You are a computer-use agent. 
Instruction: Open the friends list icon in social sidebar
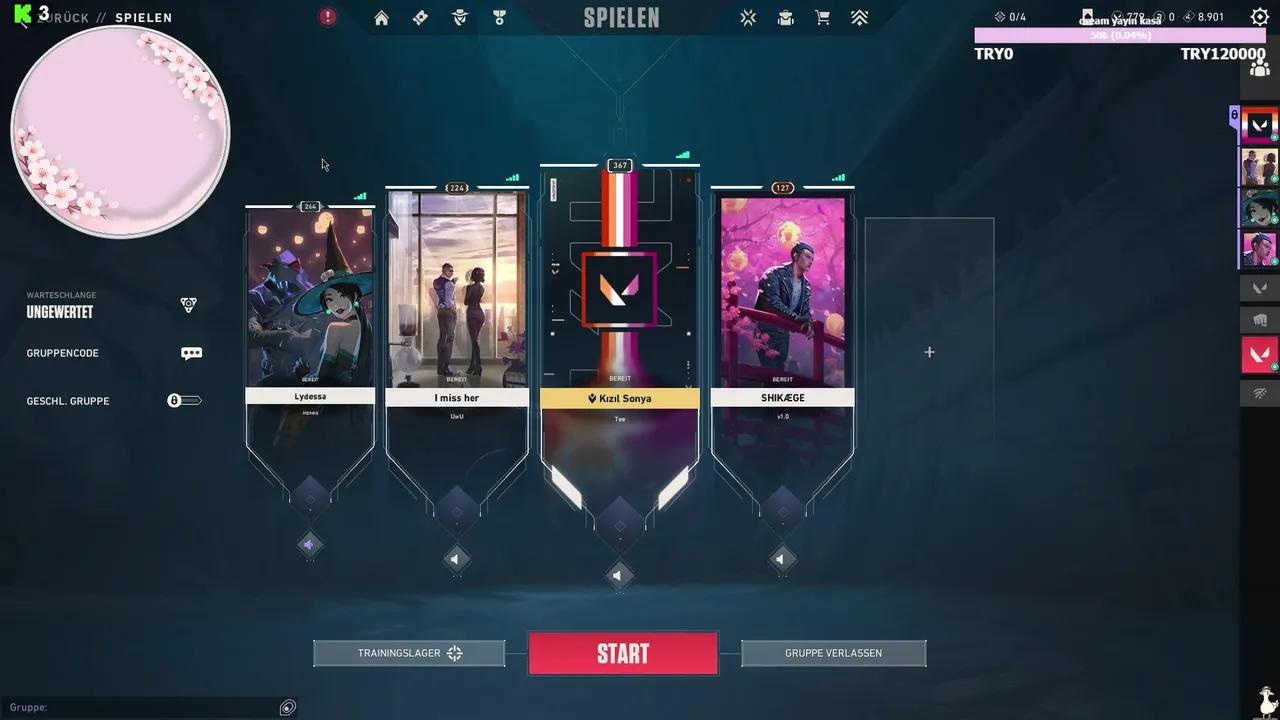pyautogui.click(x=1260, y=66)
